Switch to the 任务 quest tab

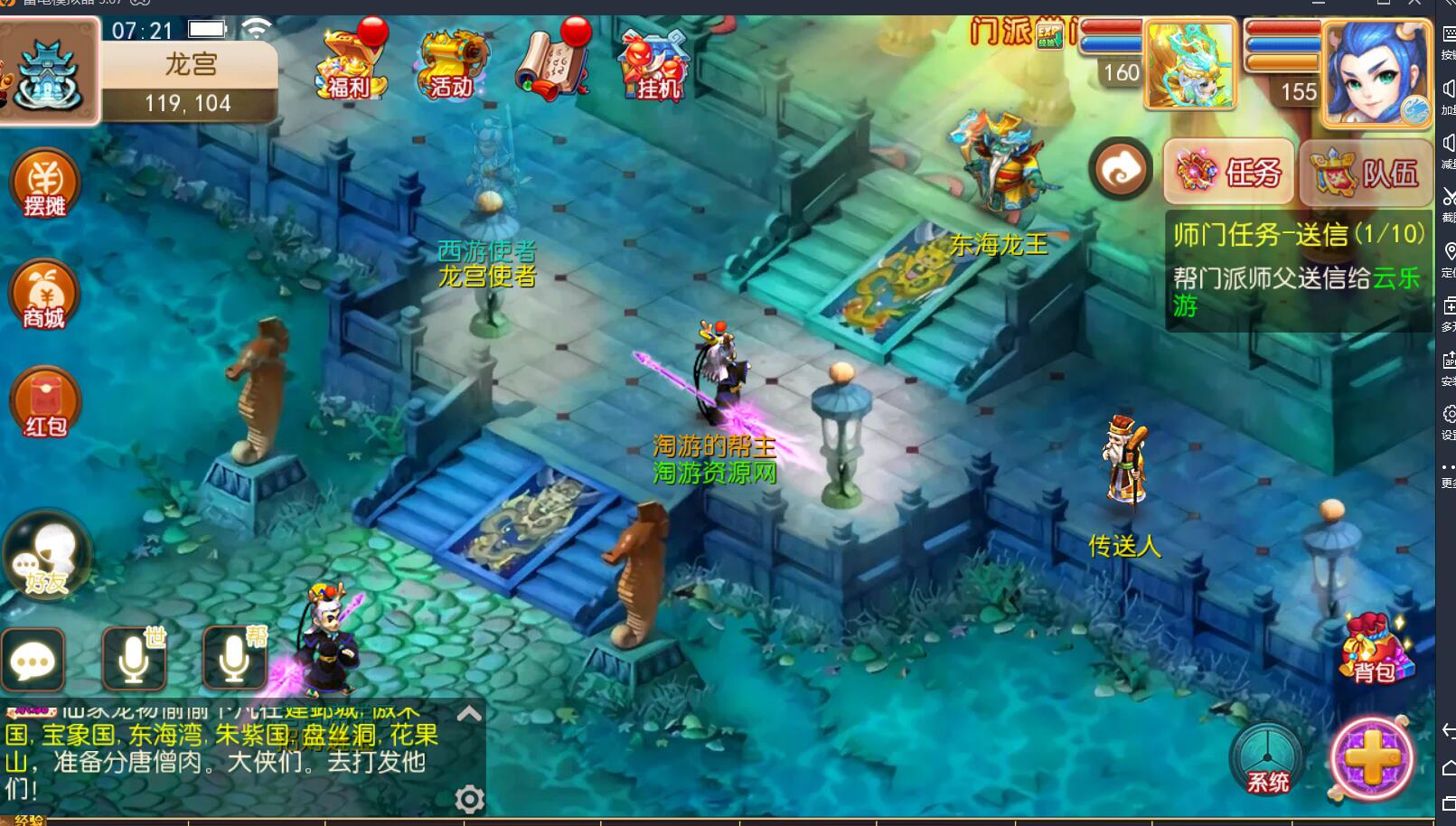(1229, 172)
